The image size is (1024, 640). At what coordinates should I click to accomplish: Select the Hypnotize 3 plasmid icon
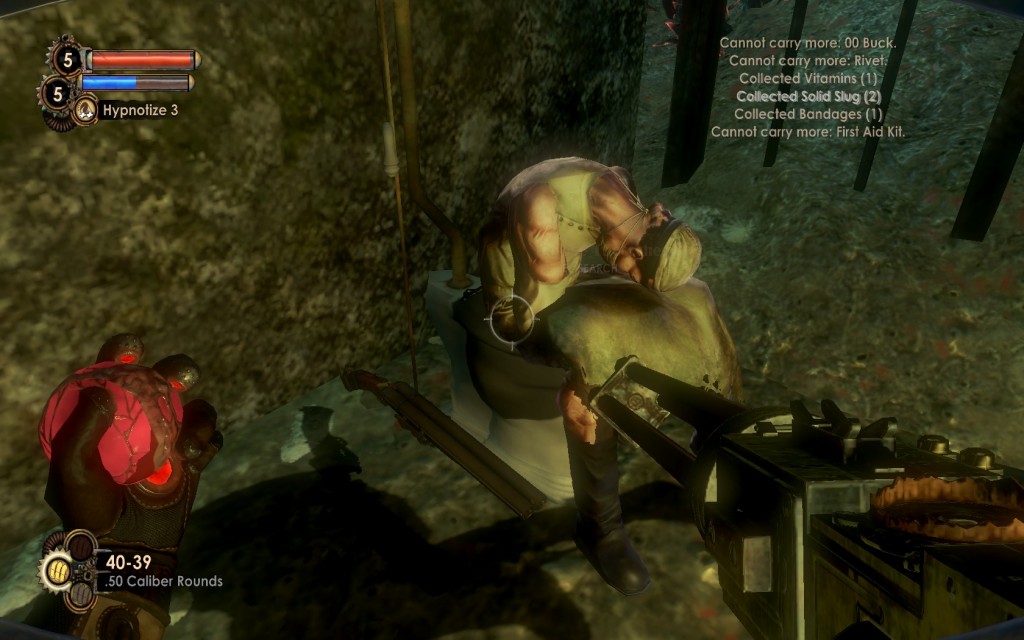tap(86, 109)
